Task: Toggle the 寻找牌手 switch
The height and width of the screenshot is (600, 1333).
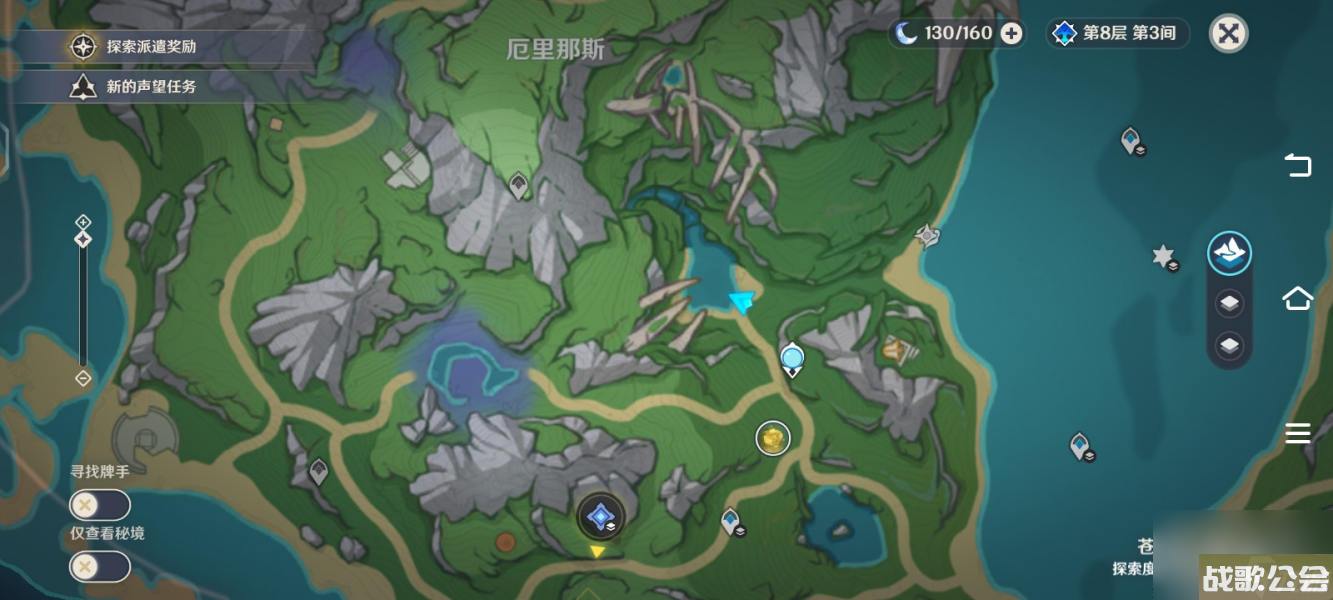Action: click(99, 505)
